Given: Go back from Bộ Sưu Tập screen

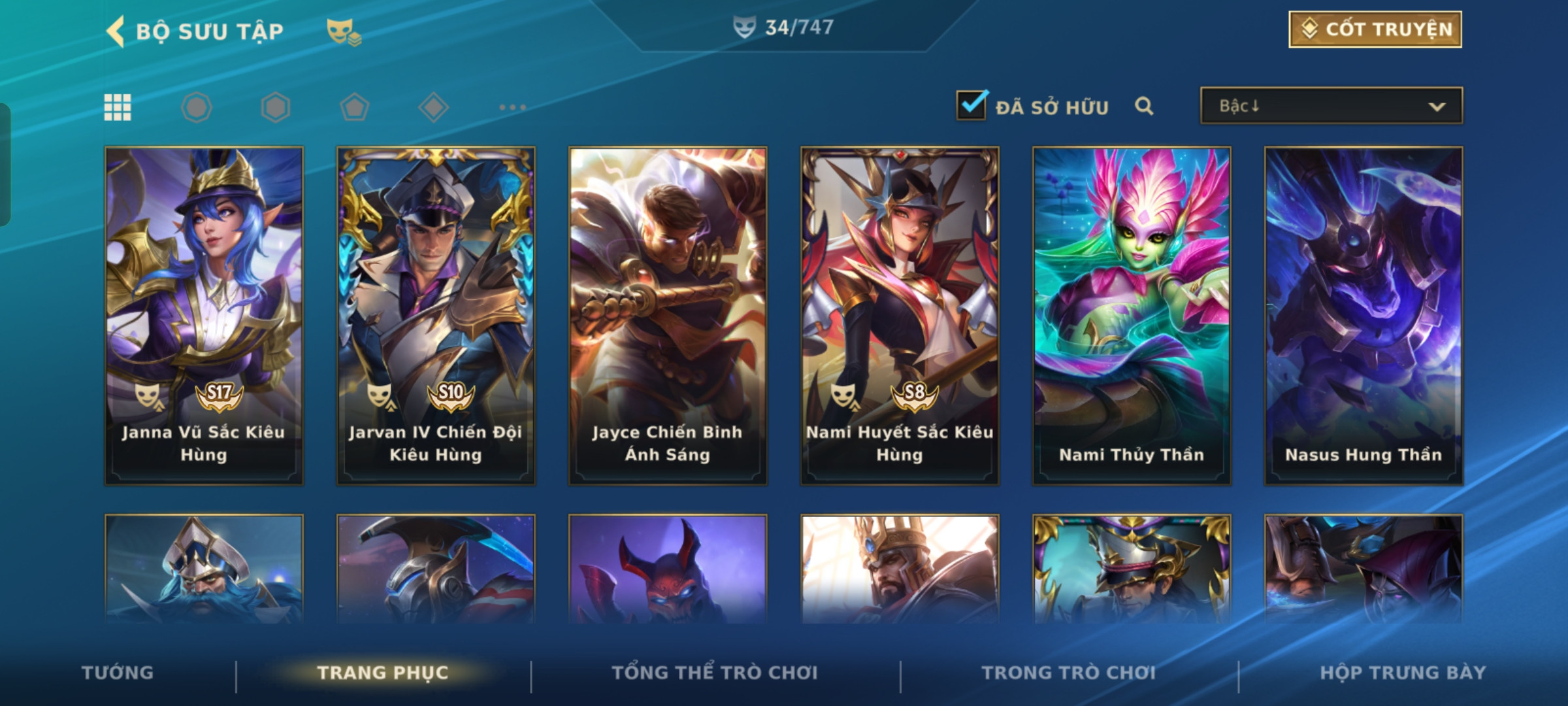Looking at the screenshot, I should coord(116,31).
